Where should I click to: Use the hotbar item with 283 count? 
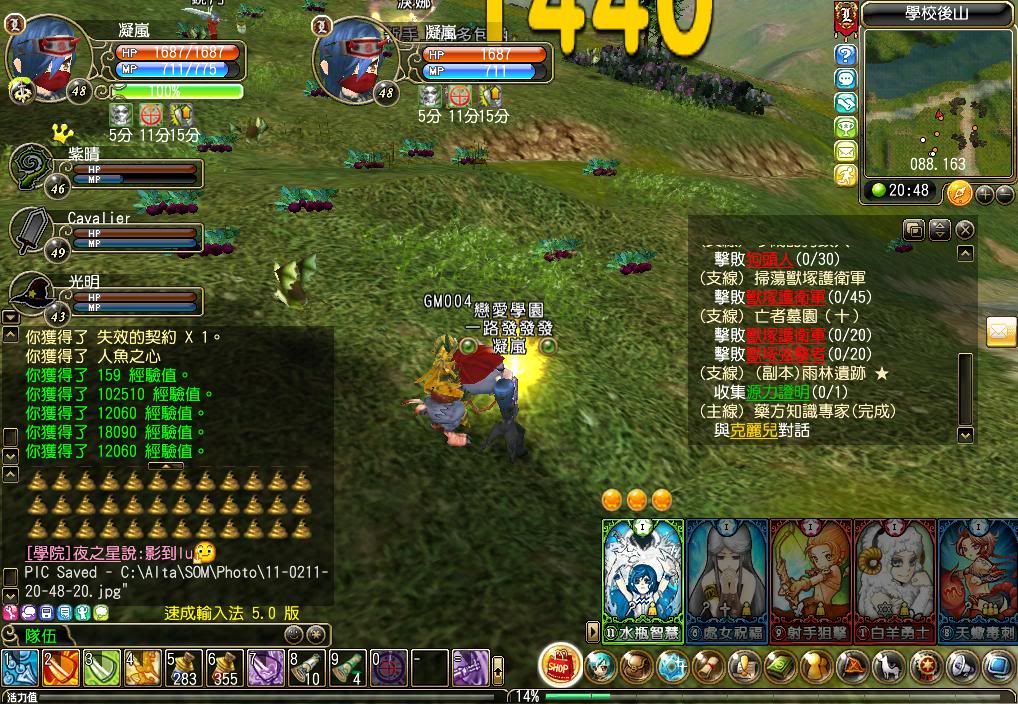pyautogui.click(x=182, y=667)
